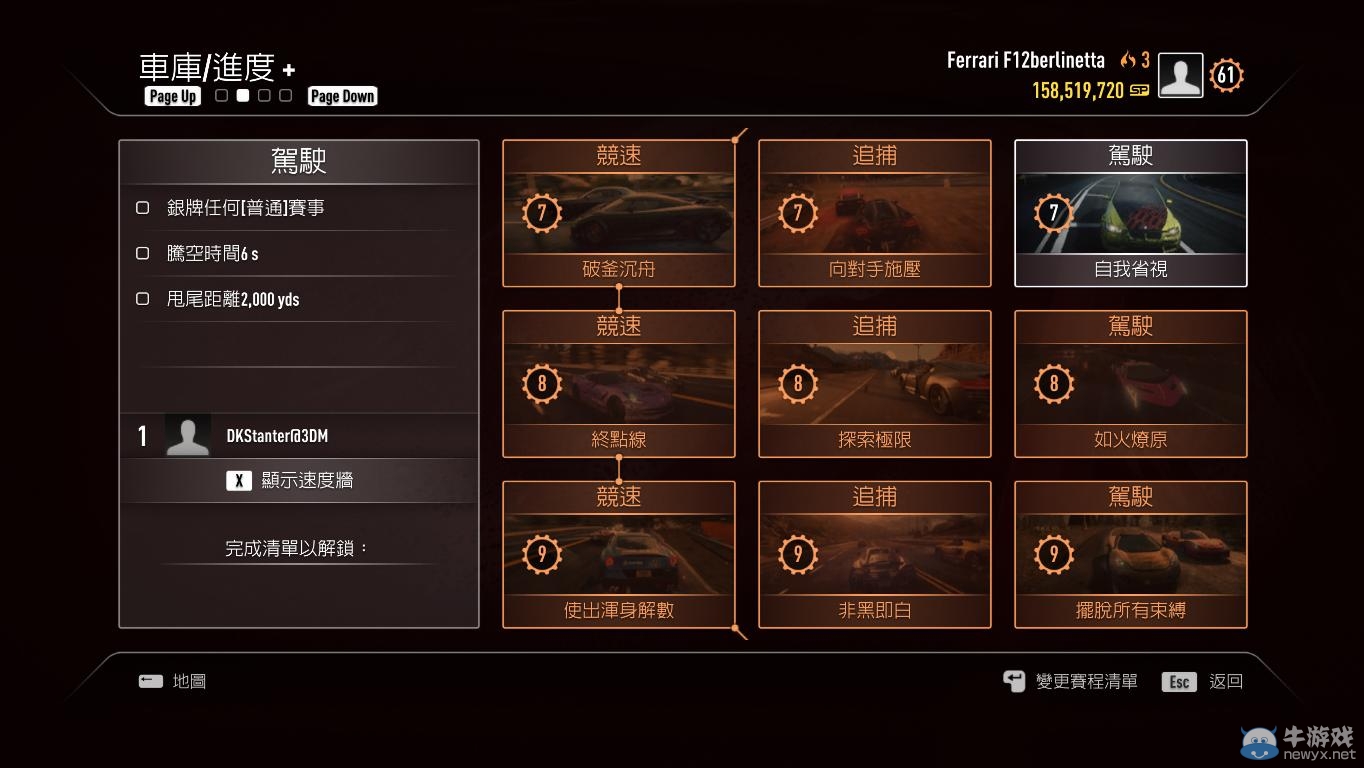
Task: Open the 追捕 非黑即白 level 9 tile
Action: 874,554
